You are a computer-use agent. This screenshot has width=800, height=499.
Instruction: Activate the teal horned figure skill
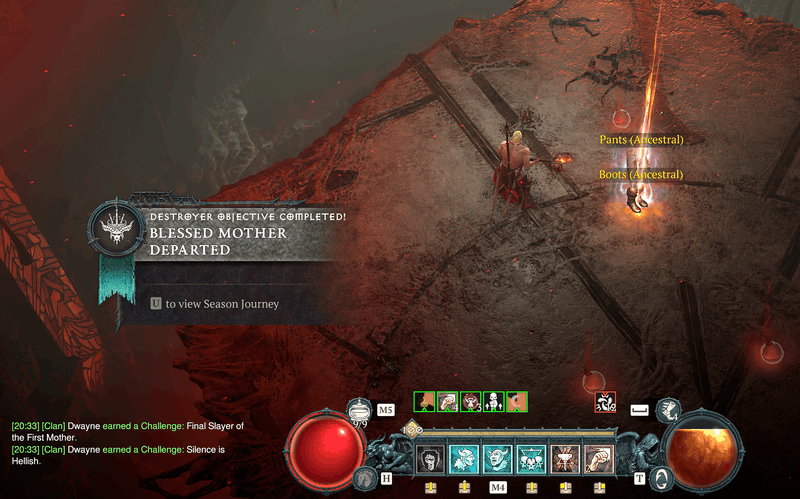pos(464,459)
